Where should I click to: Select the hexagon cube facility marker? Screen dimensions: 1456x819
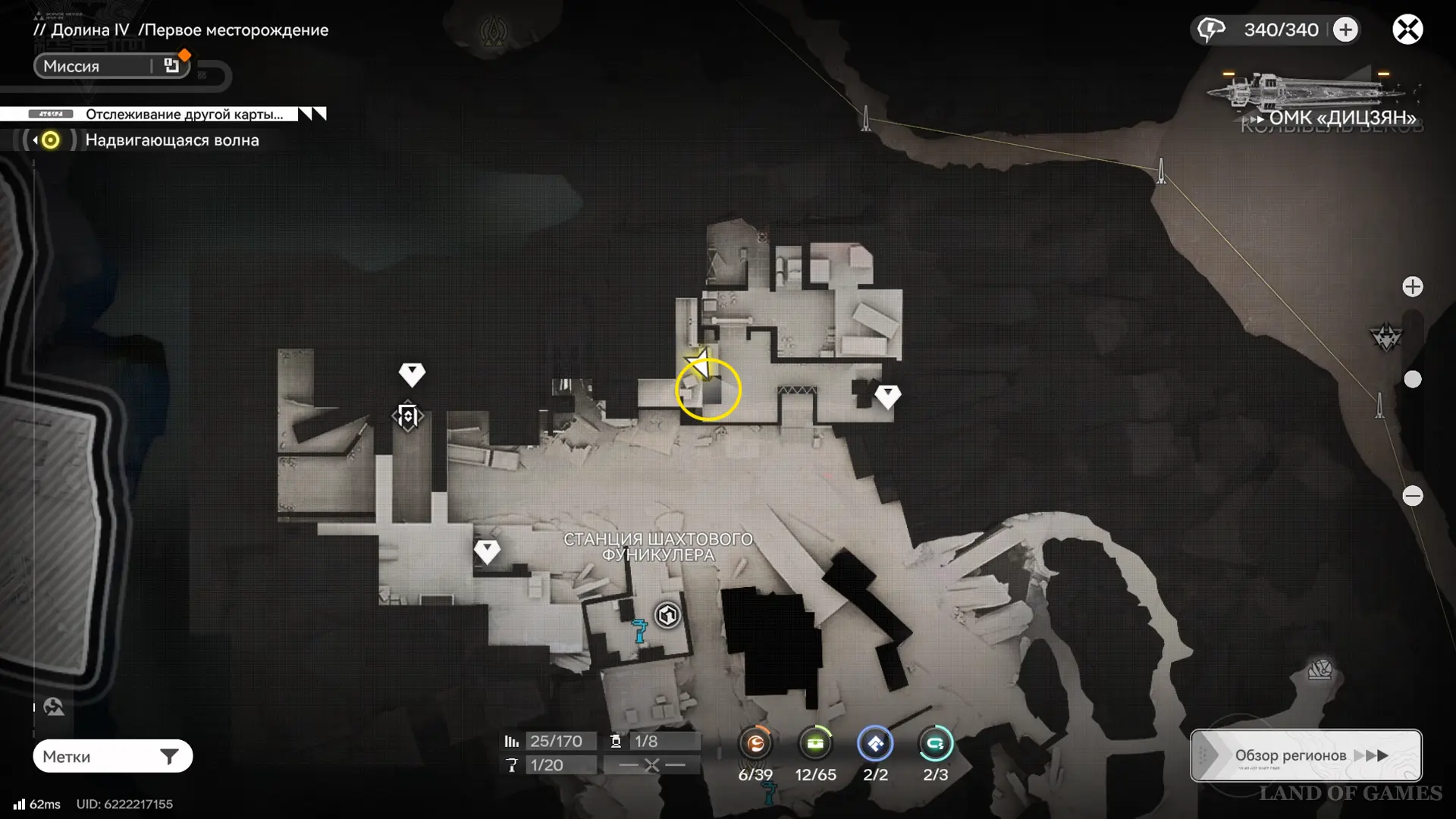pos(667,615)
